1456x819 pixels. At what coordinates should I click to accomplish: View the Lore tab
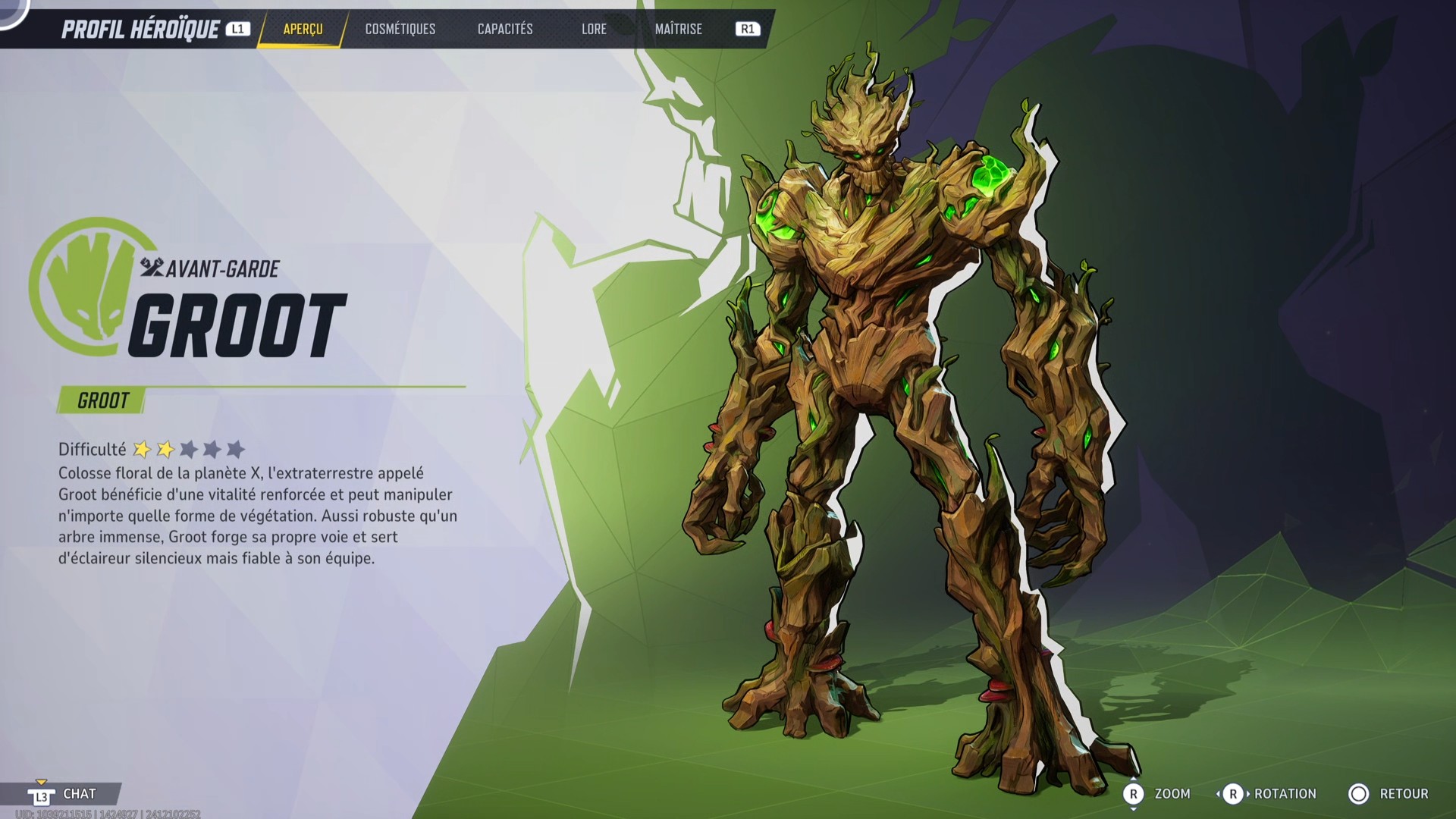pos(594,29)
